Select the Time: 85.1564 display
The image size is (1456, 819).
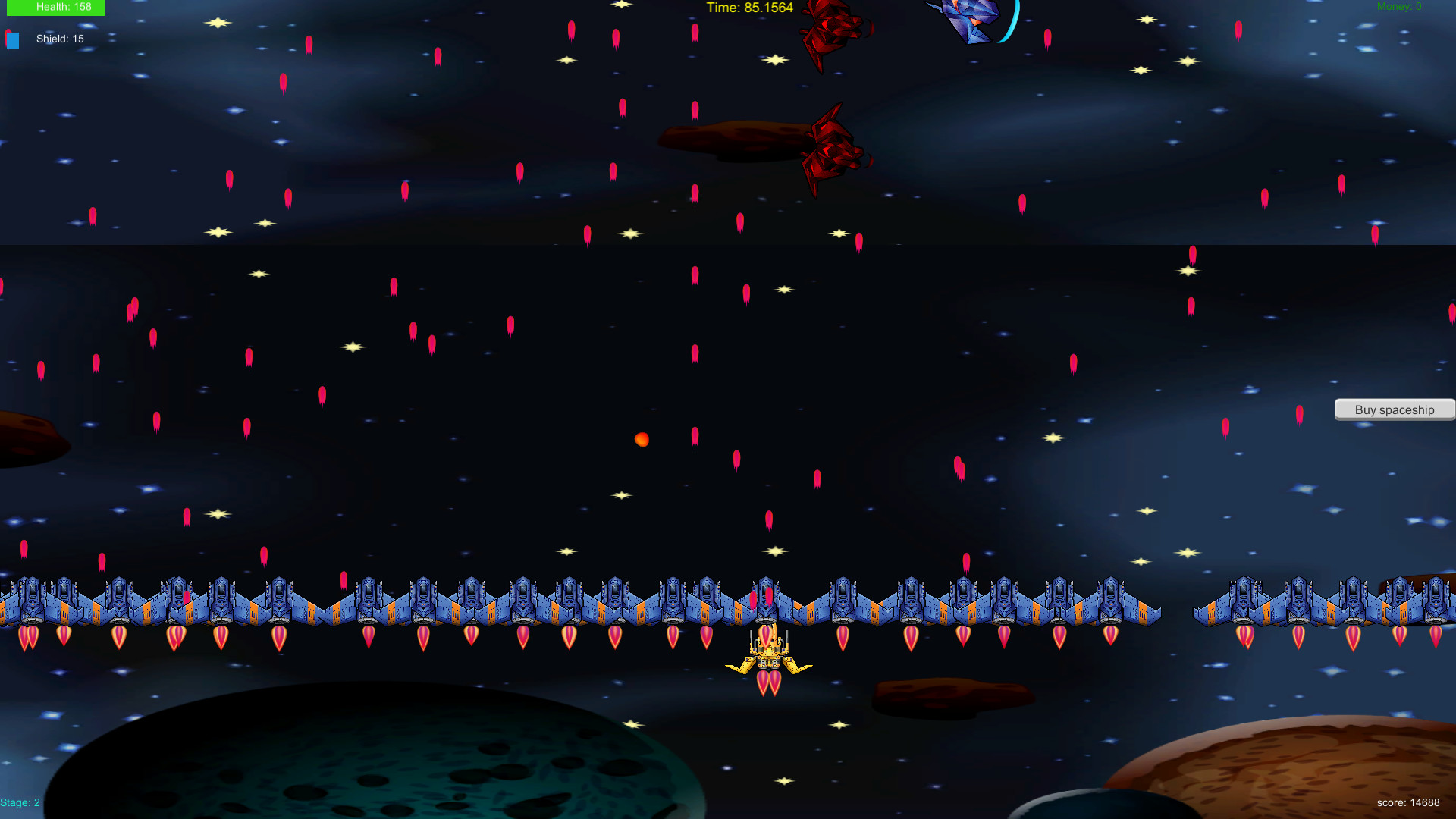[x=748, y=8]
